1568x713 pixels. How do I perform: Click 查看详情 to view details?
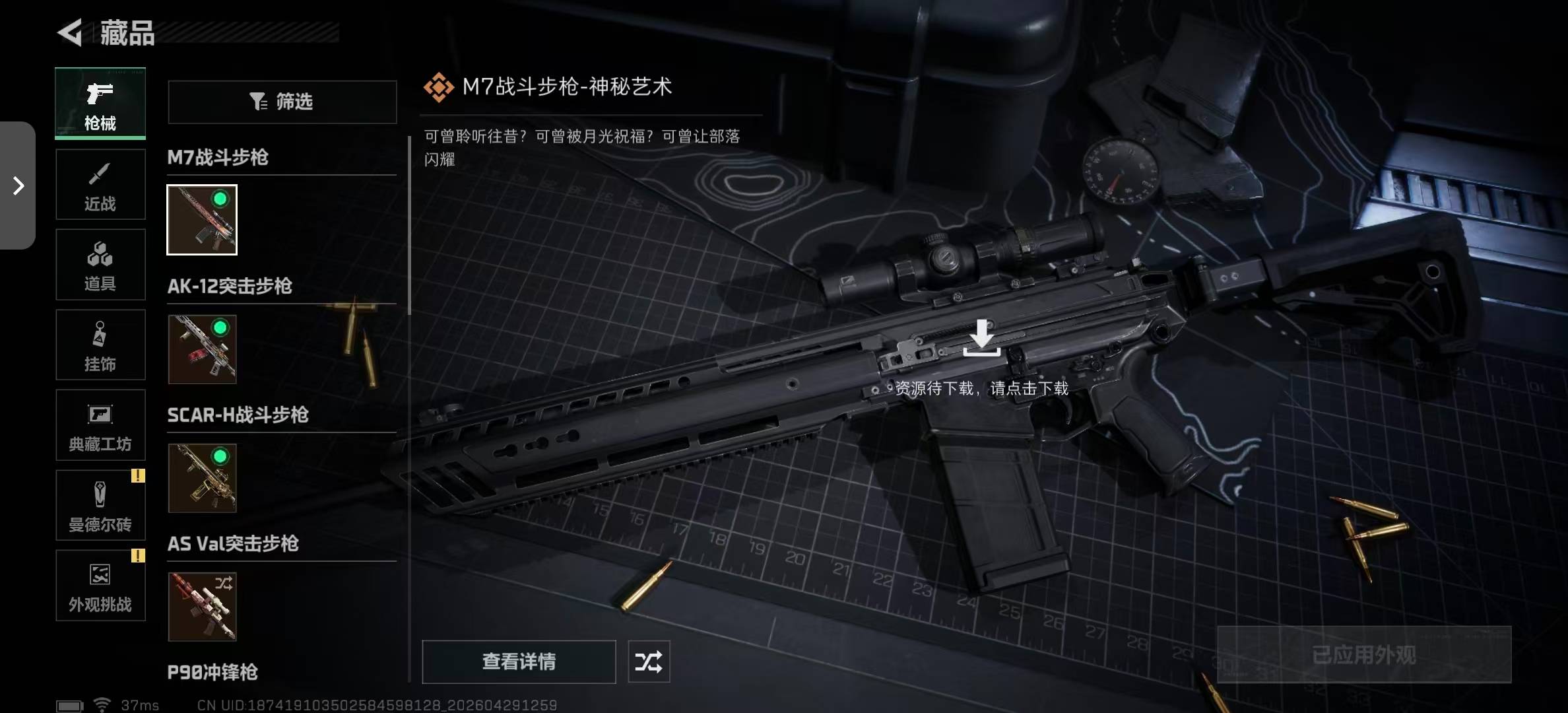pyautogui.click(x=519, y=662)
